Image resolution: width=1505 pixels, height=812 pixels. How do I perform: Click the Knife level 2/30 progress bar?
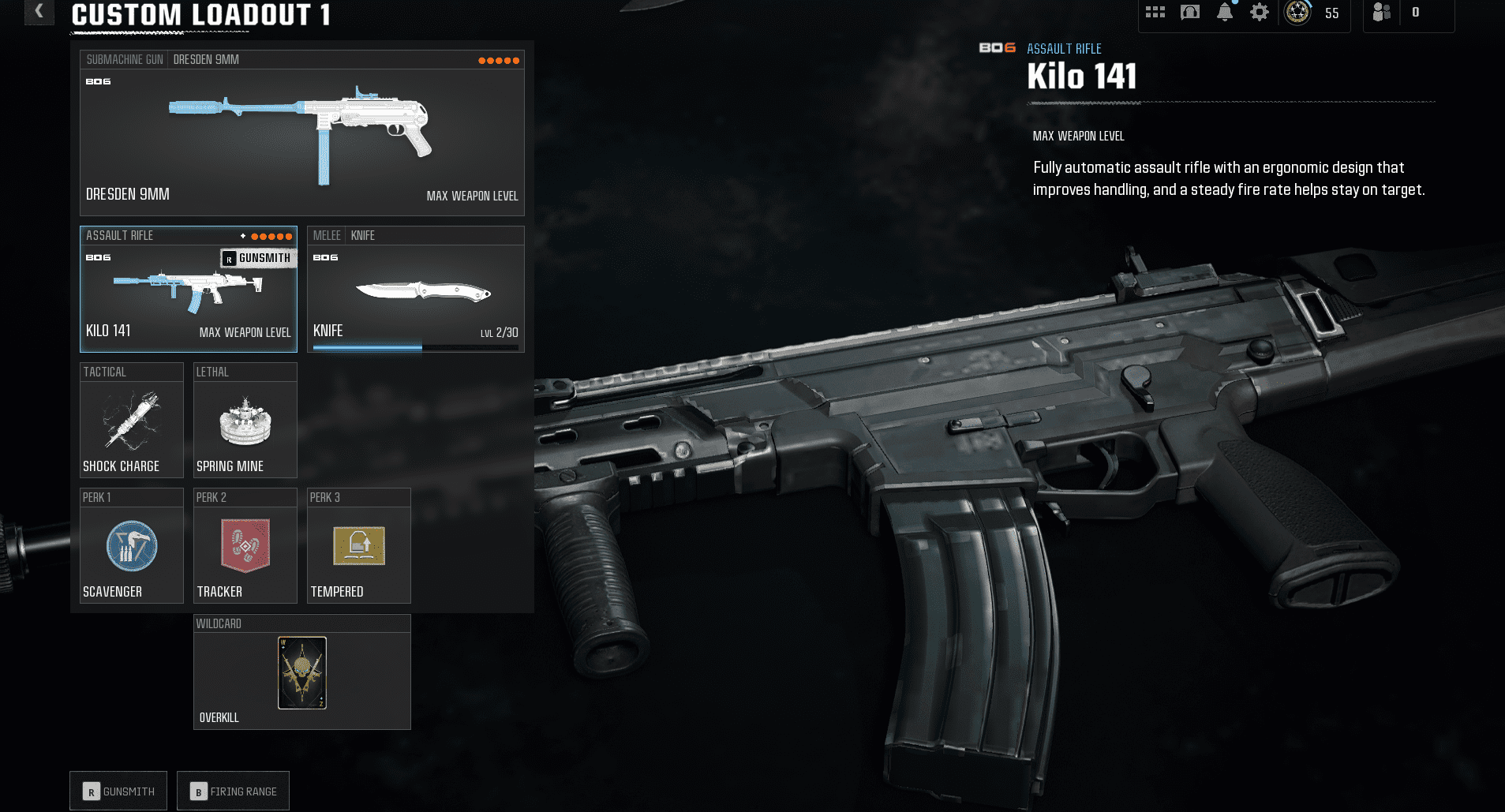pos(416,347)
